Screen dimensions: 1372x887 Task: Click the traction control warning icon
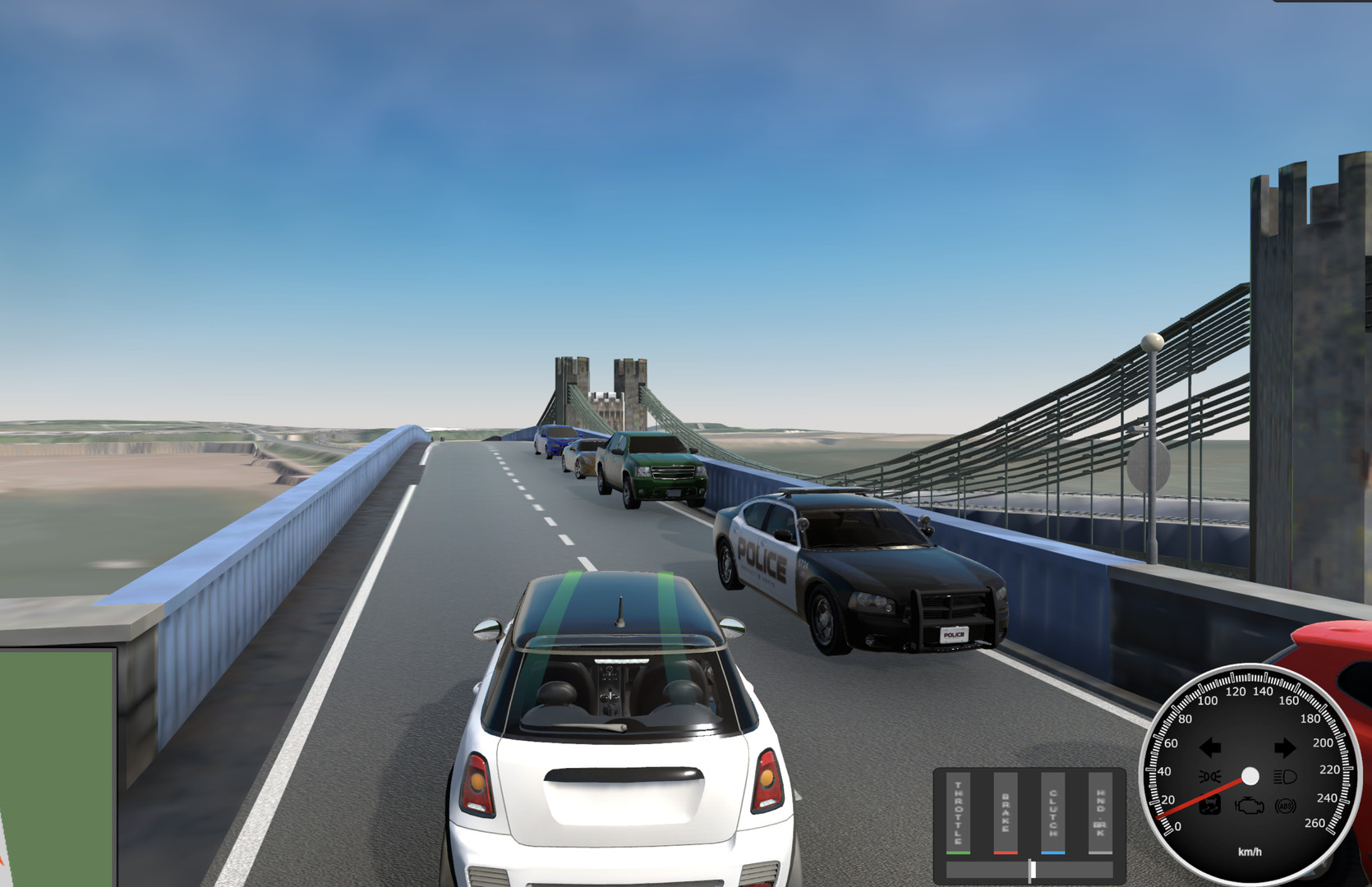[x=1210, y=805]
